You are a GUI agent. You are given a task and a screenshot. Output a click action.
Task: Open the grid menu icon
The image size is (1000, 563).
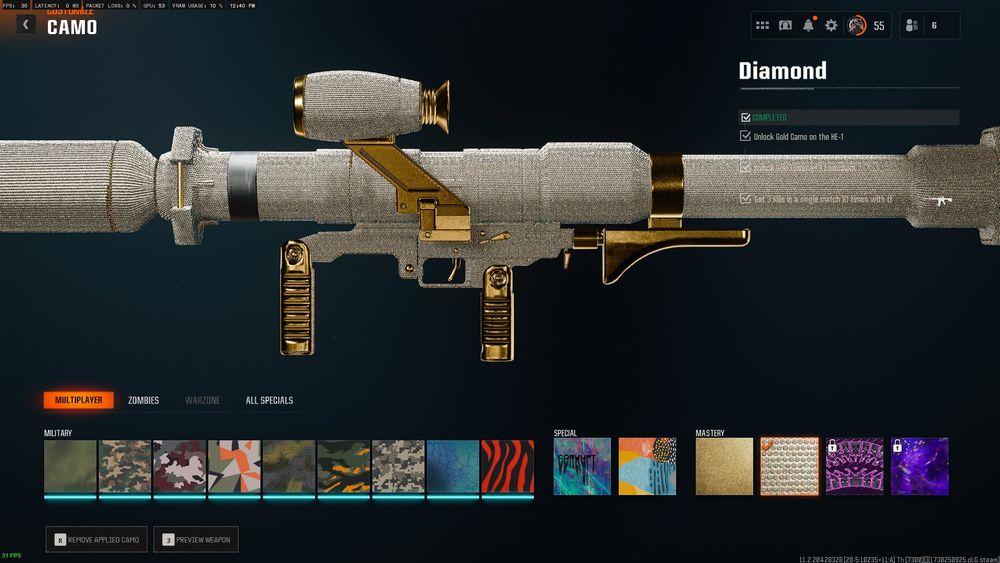click(762, 25)
